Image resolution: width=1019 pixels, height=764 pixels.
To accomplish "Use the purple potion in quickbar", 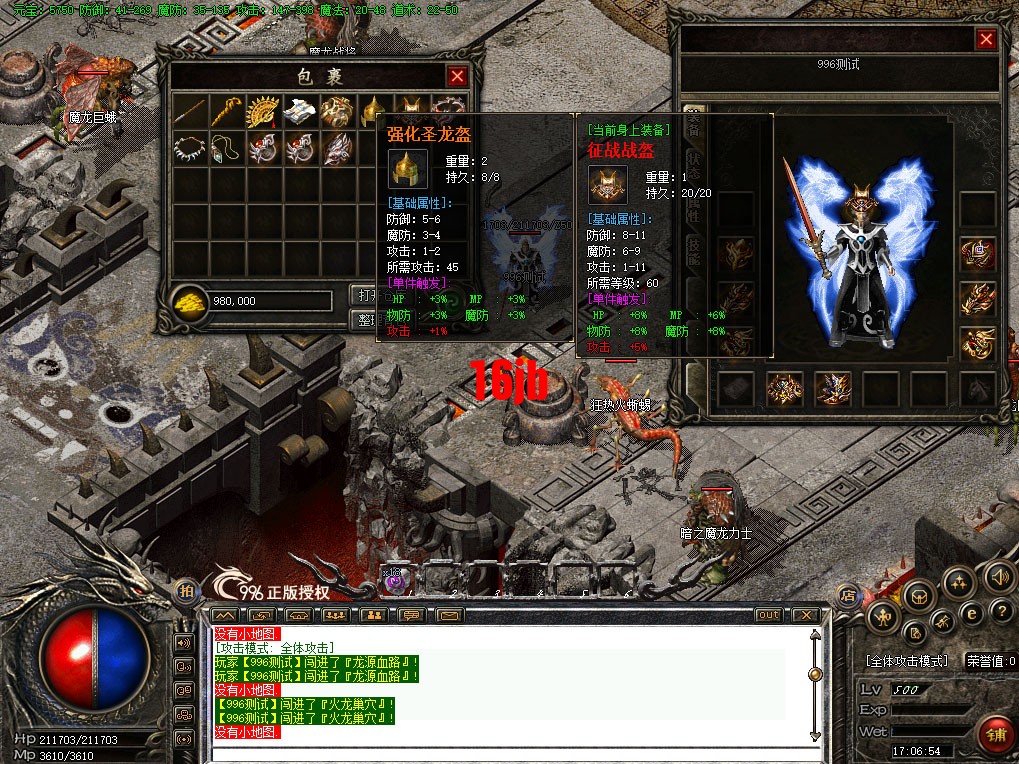I will (x=395, y=579).
